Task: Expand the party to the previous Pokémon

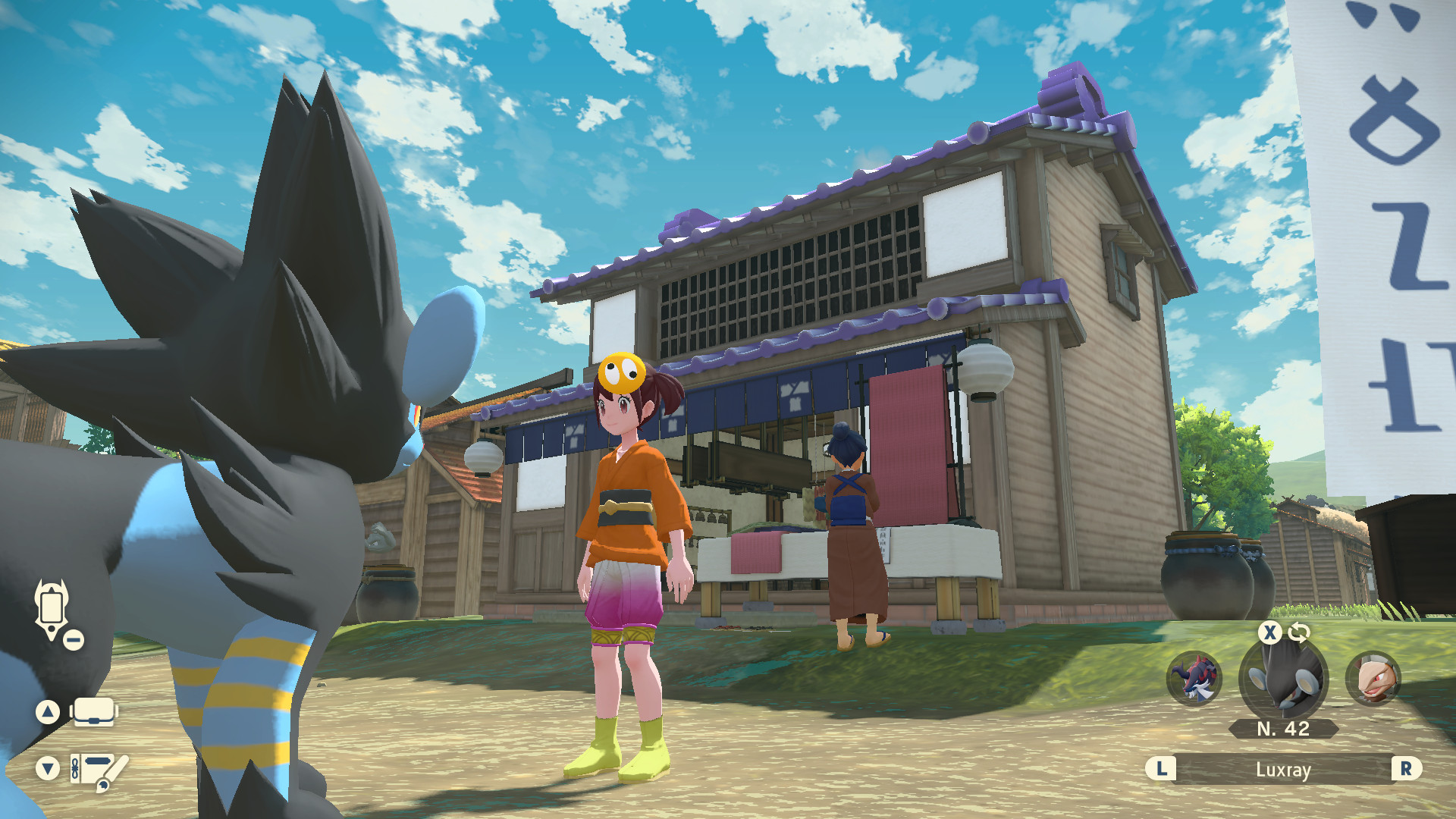Action: click(x=1162, y=770)
